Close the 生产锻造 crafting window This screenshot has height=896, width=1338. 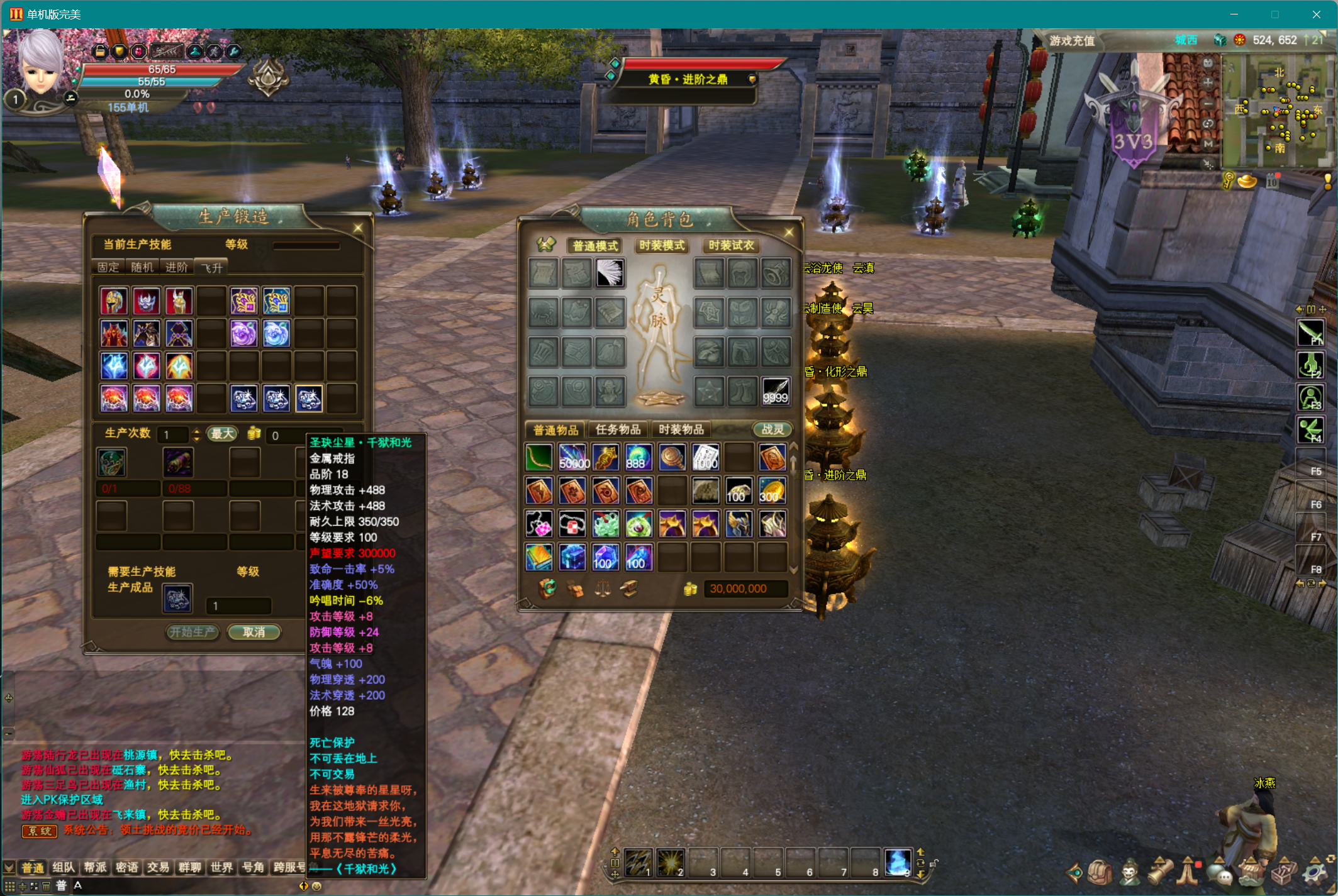(358, 228)
